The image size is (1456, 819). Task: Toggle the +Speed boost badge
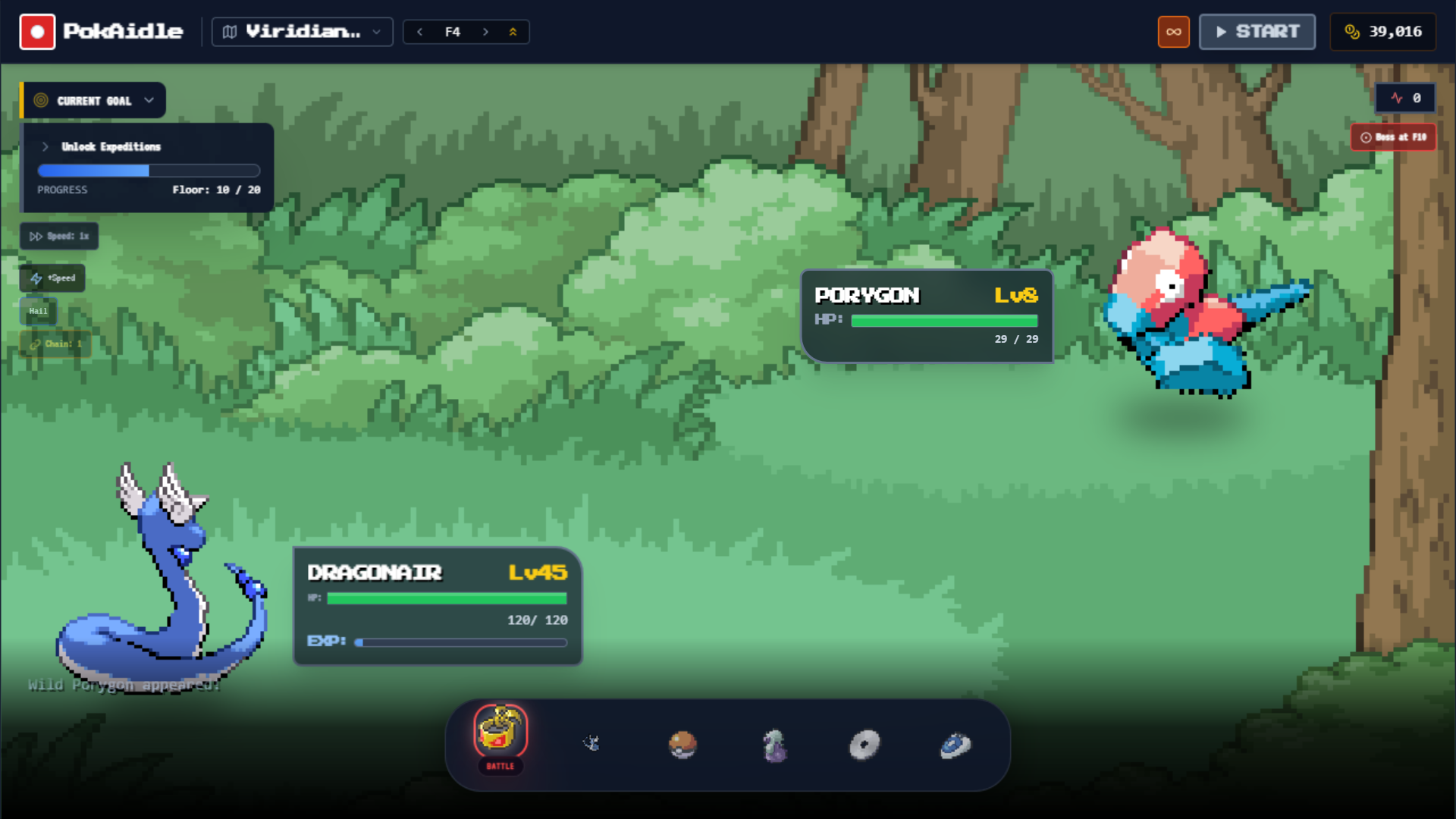click(52, 278)
